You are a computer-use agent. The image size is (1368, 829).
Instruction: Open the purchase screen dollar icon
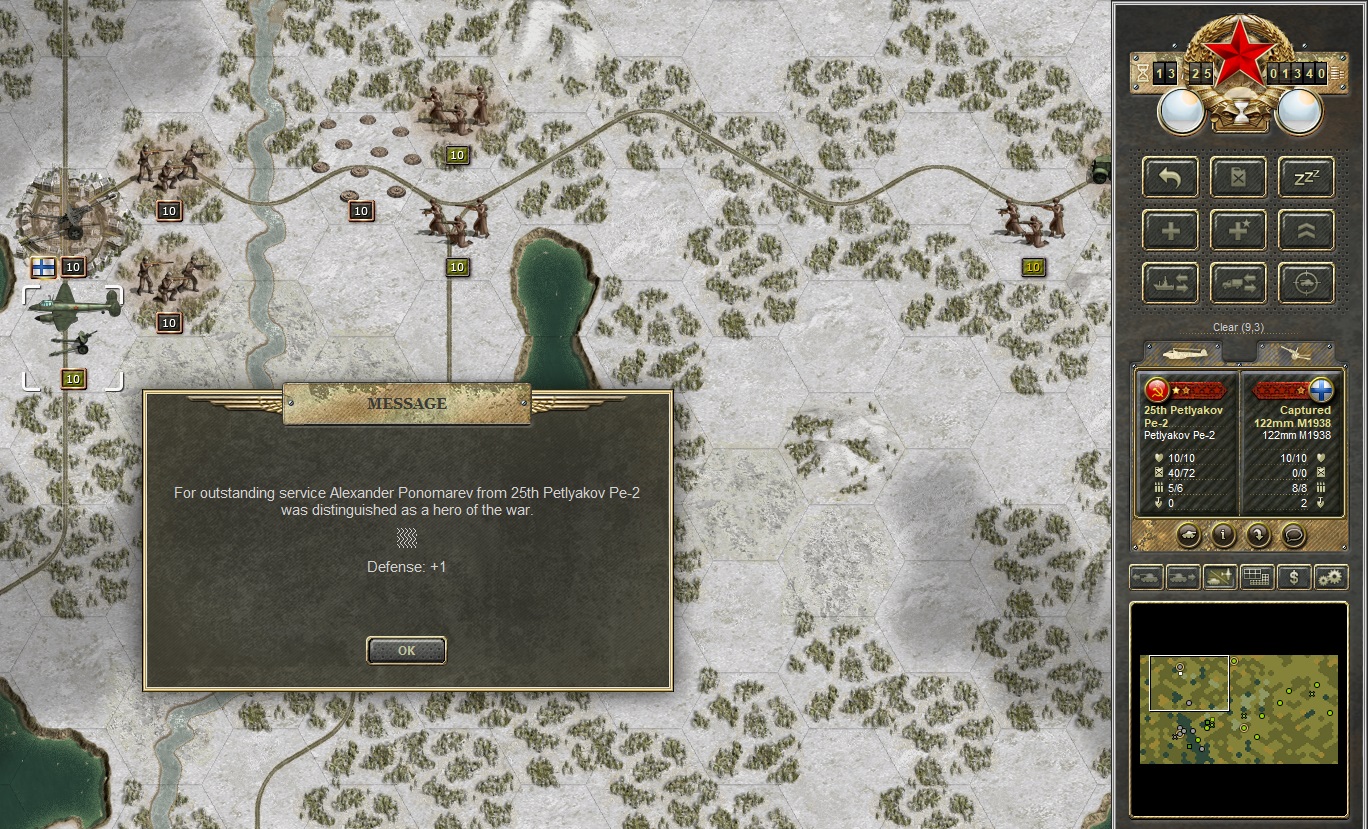1293,577
